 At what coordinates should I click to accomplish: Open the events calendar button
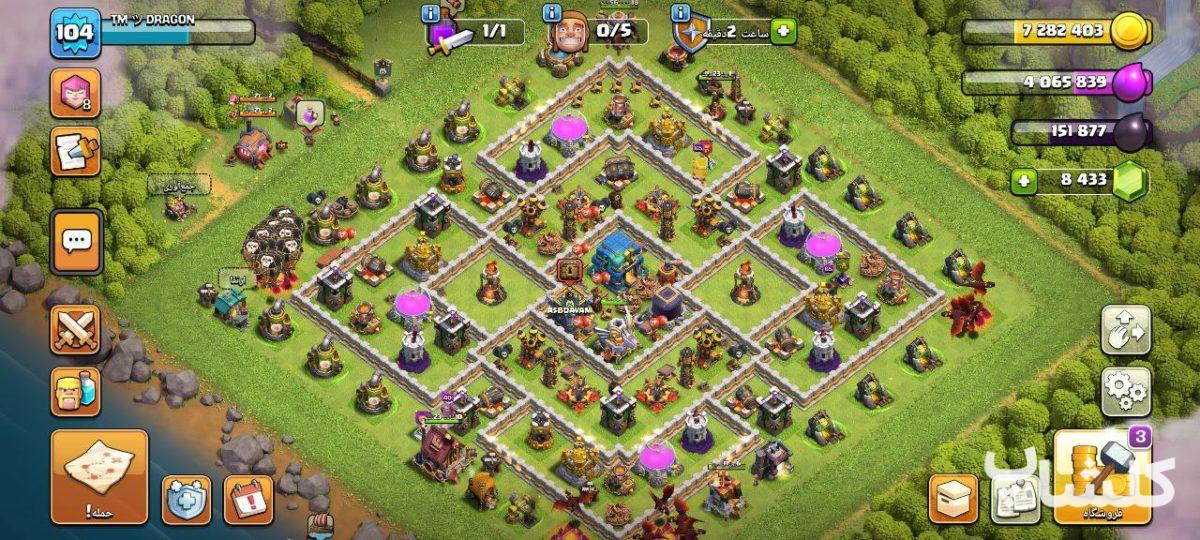pyautogui.click(x=247, y=499)
